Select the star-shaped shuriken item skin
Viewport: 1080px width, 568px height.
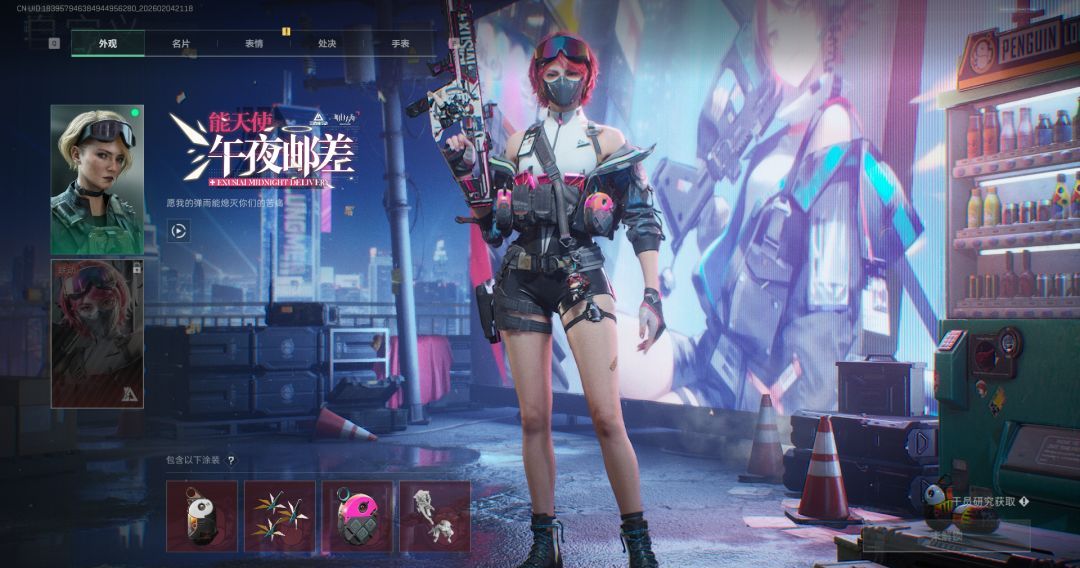[280, 516]
